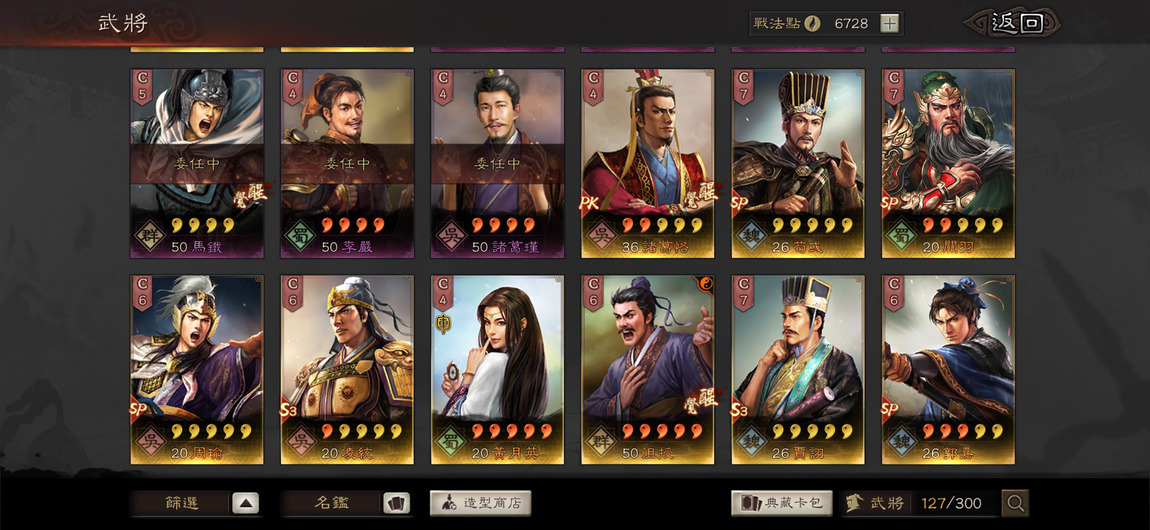Screen dimensions: 1150x530
Task: Select the 沮授 general card
Action: [x=647, y=369]
